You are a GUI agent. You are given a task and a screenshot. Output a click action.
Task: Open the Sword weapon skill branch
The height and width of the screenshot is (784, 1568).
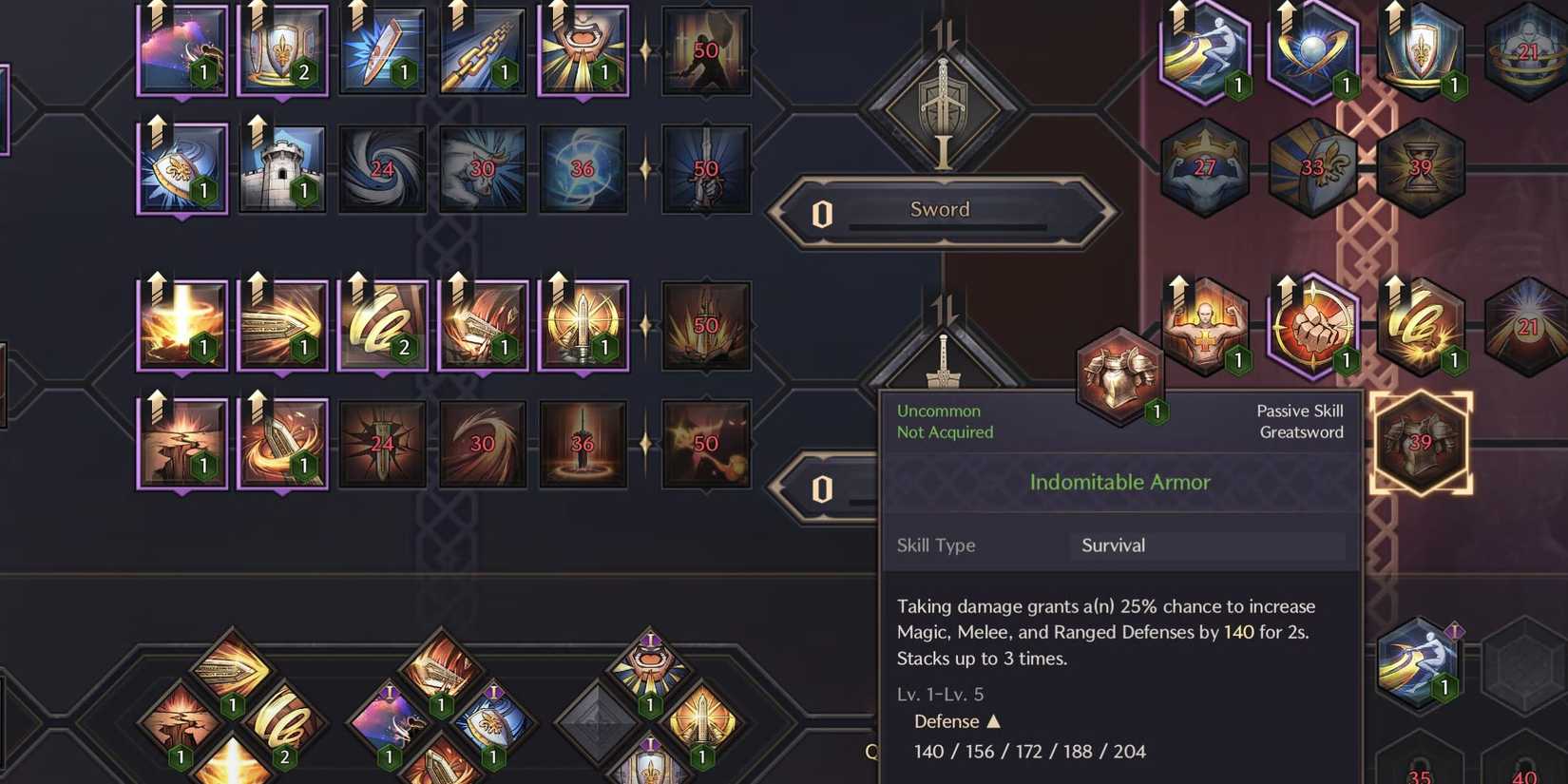point(940,210)
